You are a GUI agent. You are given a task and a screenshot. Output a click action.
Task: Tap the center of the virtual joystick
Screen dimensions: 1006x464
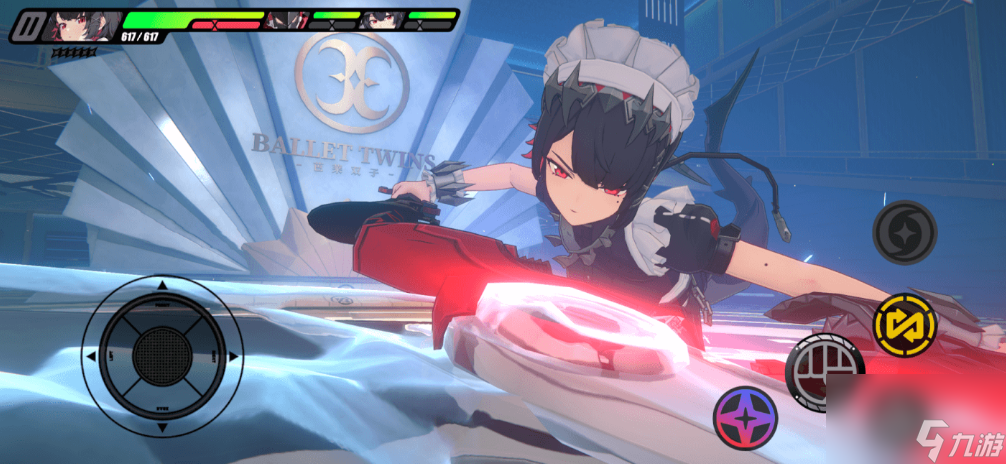click(162, 356)
